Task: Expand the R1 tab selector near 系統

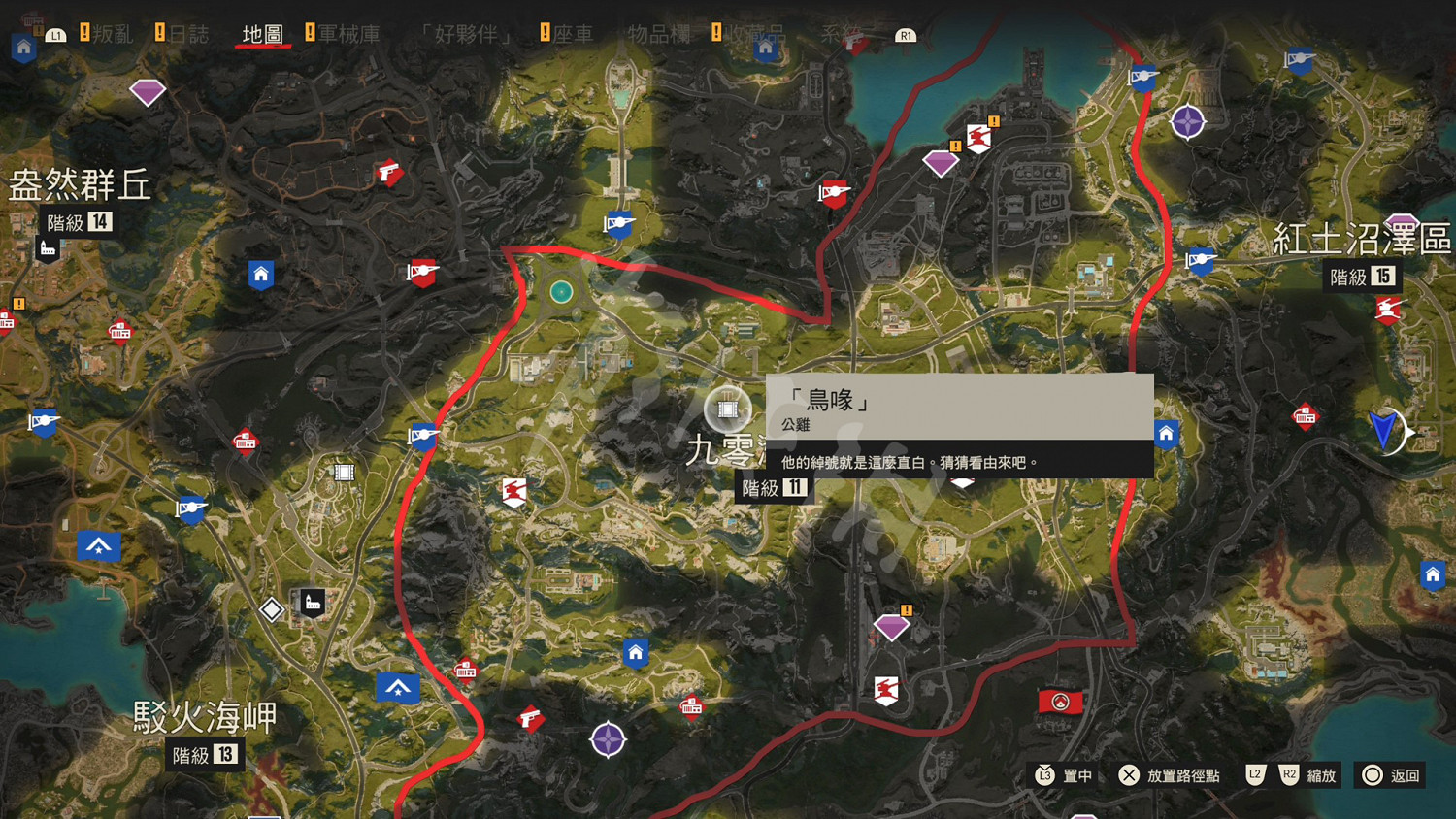Action: 905,35
